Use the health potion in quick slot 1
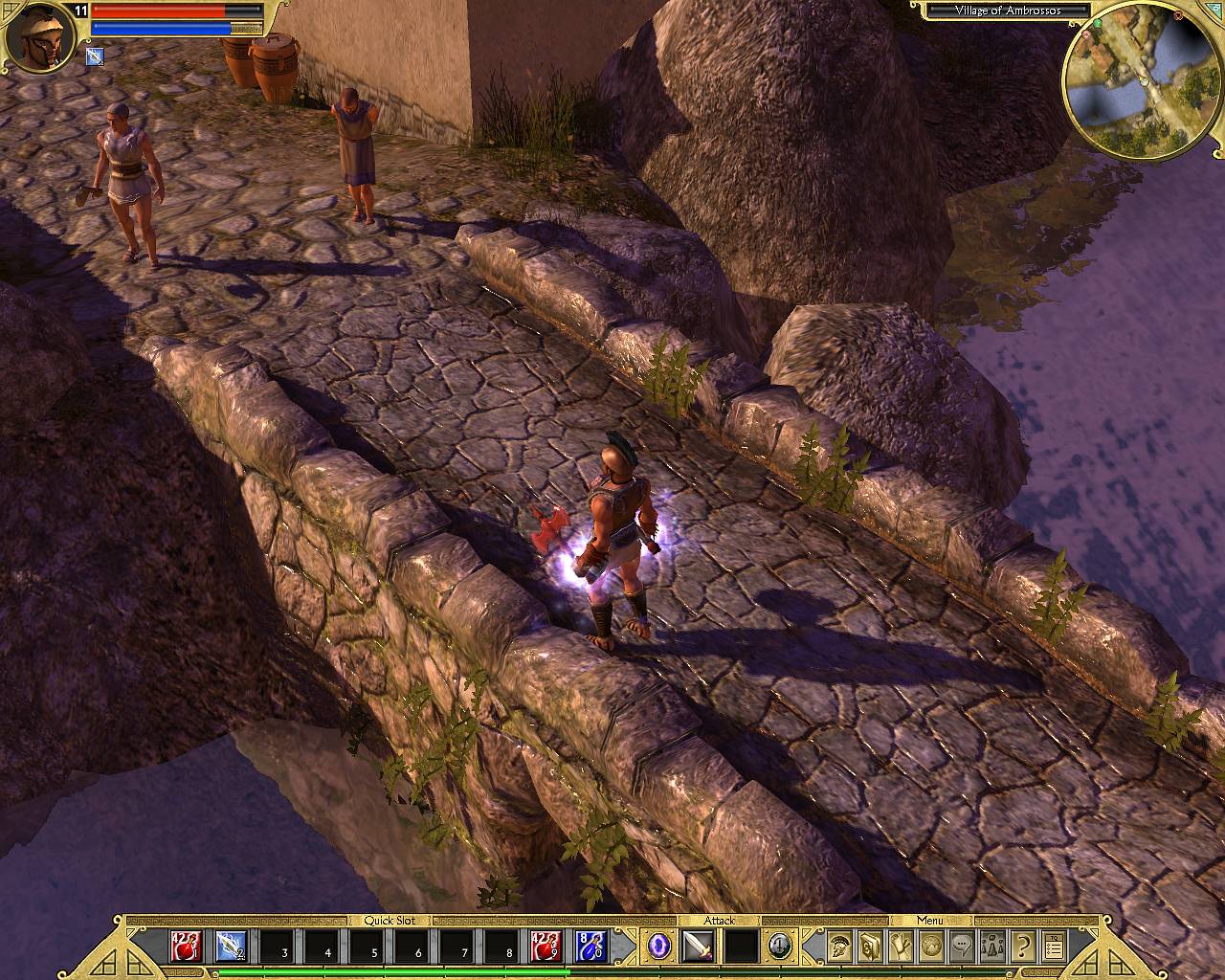Viewport: 1225px width, 980px height. tap(185, 947)
